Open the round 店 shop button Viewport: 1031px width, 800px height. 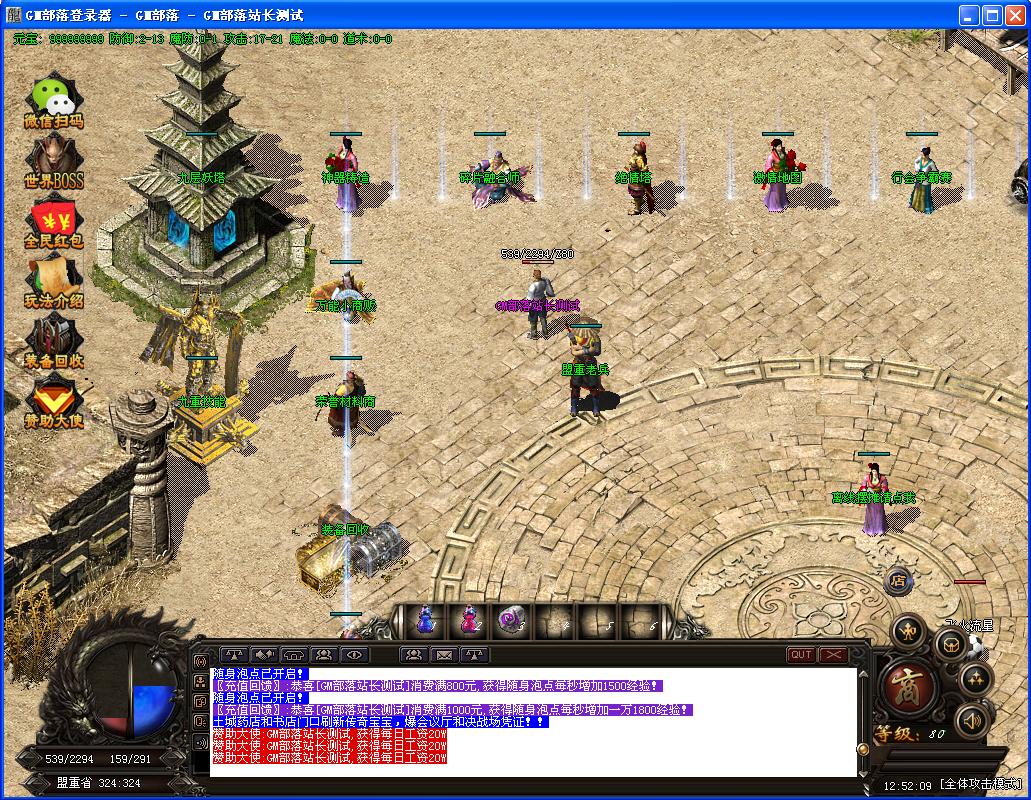tap(898, 579)
